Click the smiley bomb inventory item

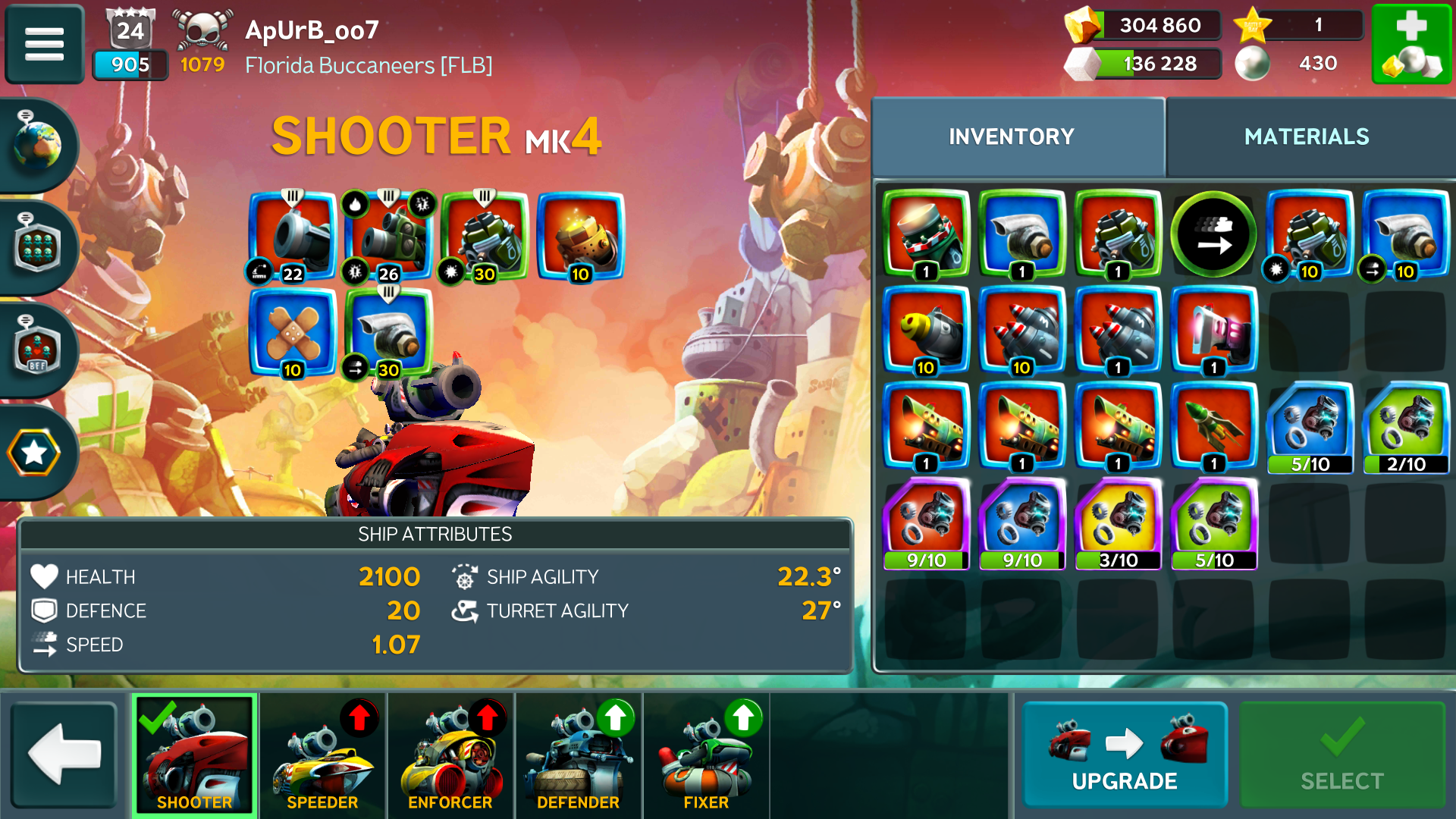[x=926, y=331]
